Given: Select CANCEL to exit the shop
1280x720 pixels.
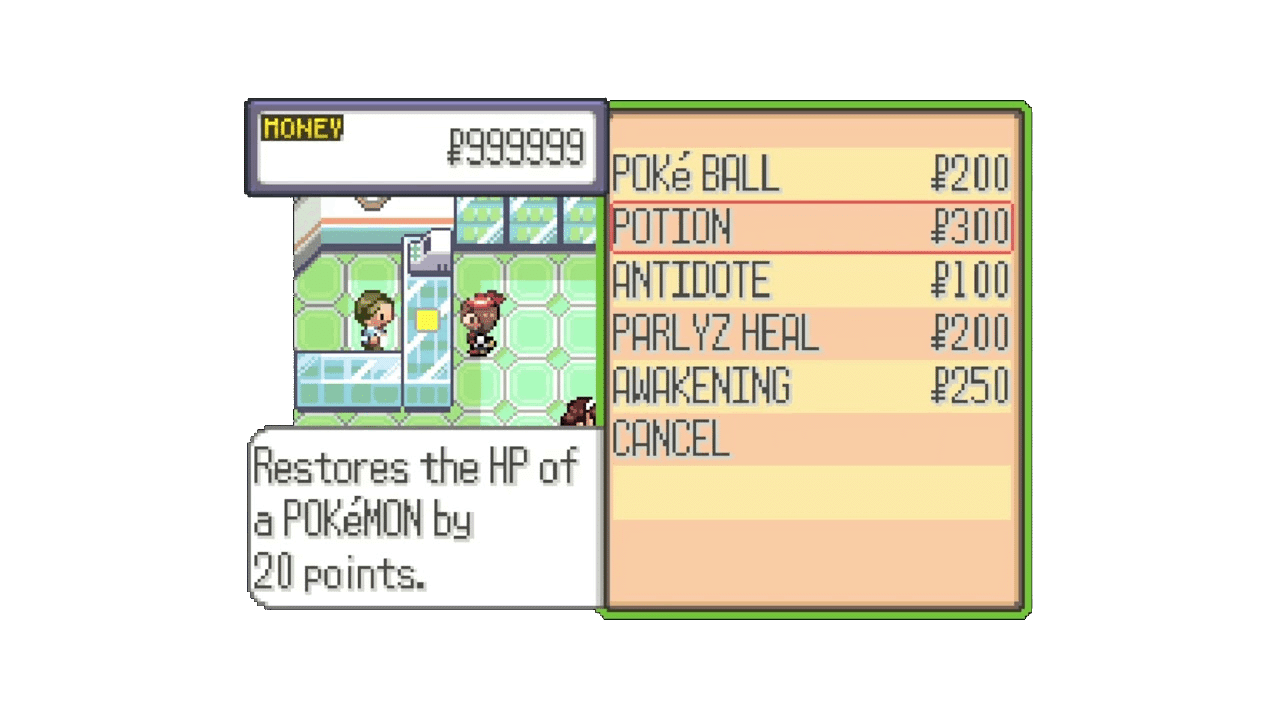Looking at the screenshot, I should 670,440.
